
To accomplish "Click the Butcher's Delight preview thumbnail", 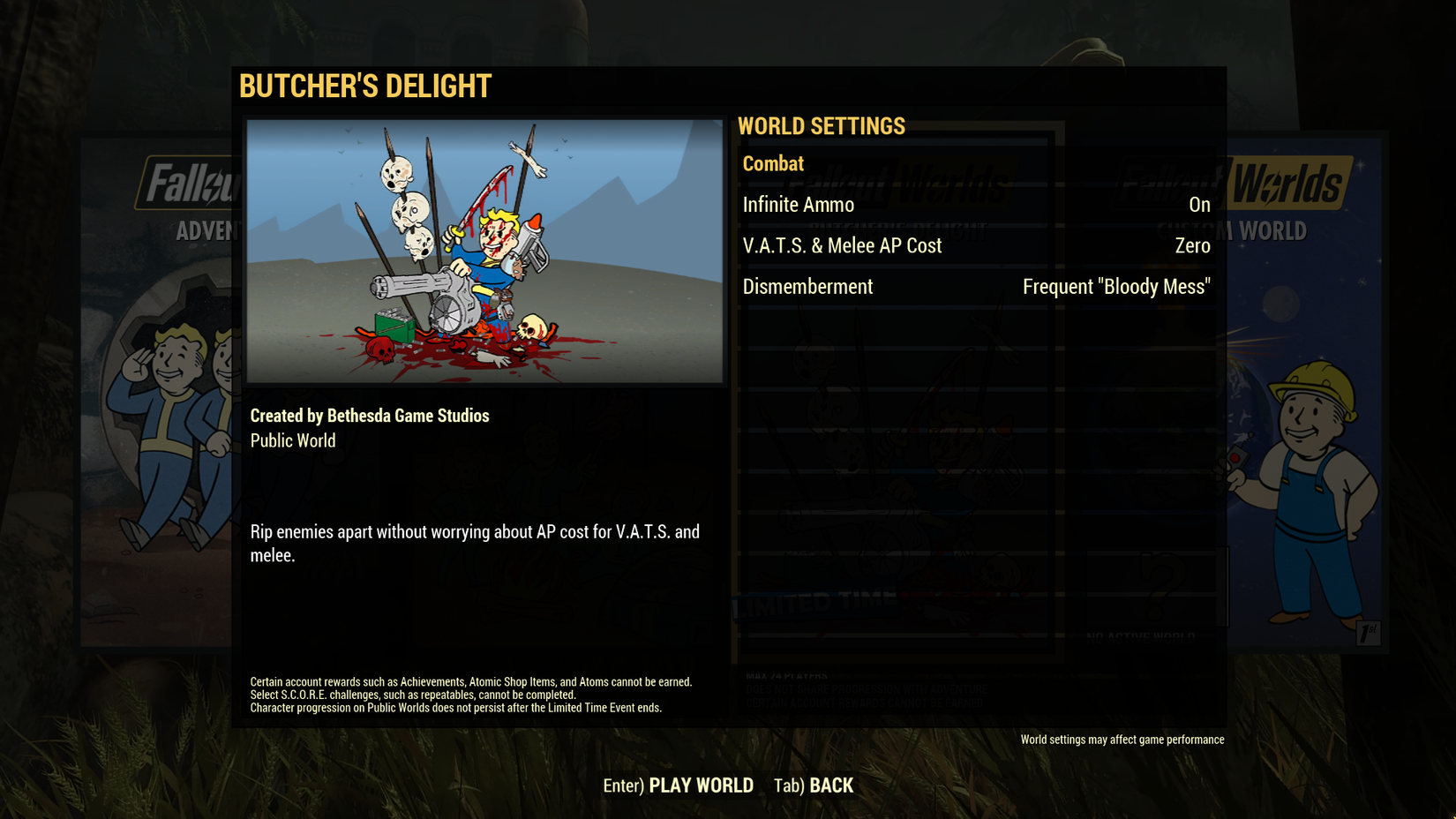I will pos(484,253).
